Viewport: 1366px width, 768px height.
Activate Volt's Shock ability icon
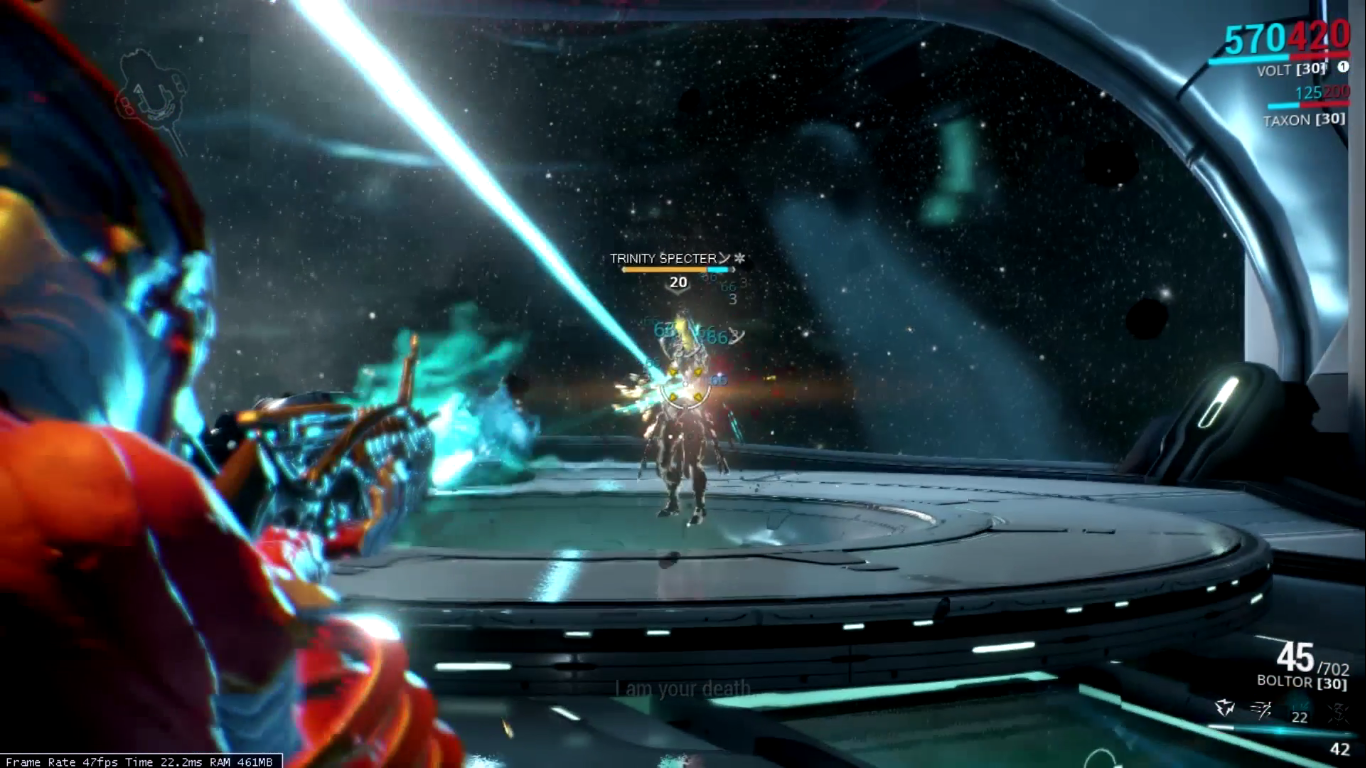(1225, 709)
